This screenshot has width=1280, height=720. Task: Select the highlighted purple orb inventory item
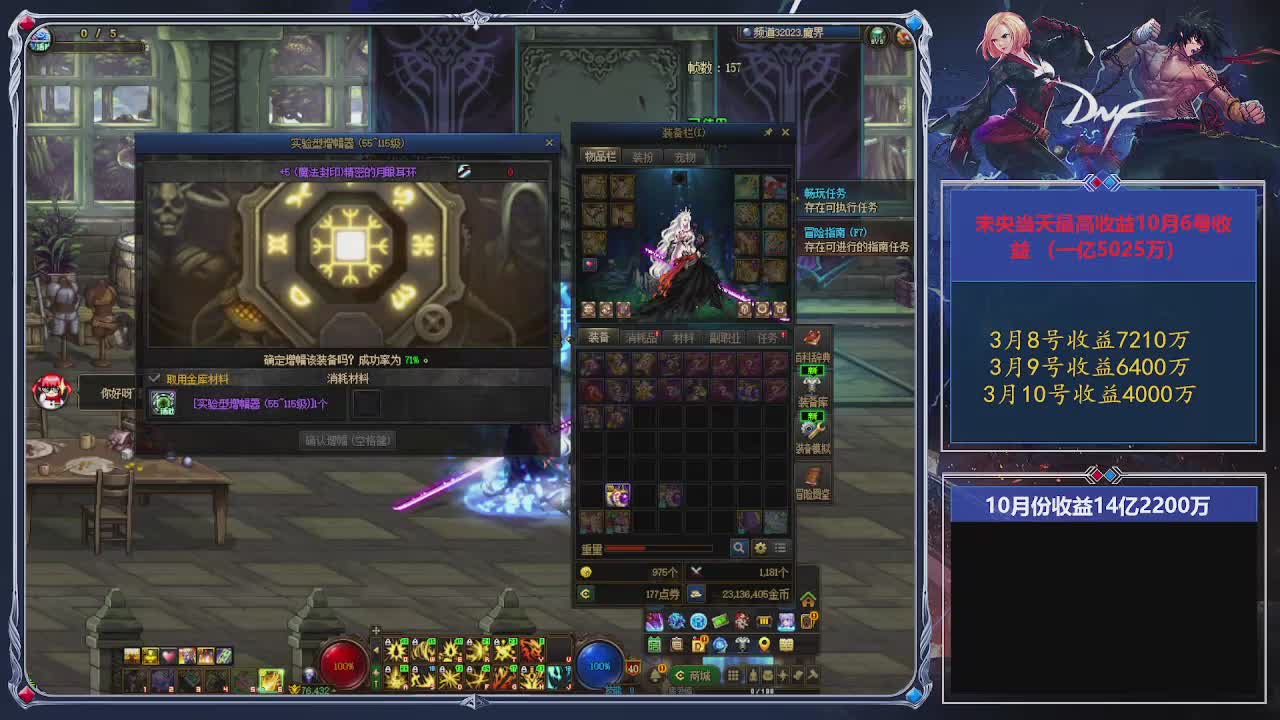pos(618,495)
